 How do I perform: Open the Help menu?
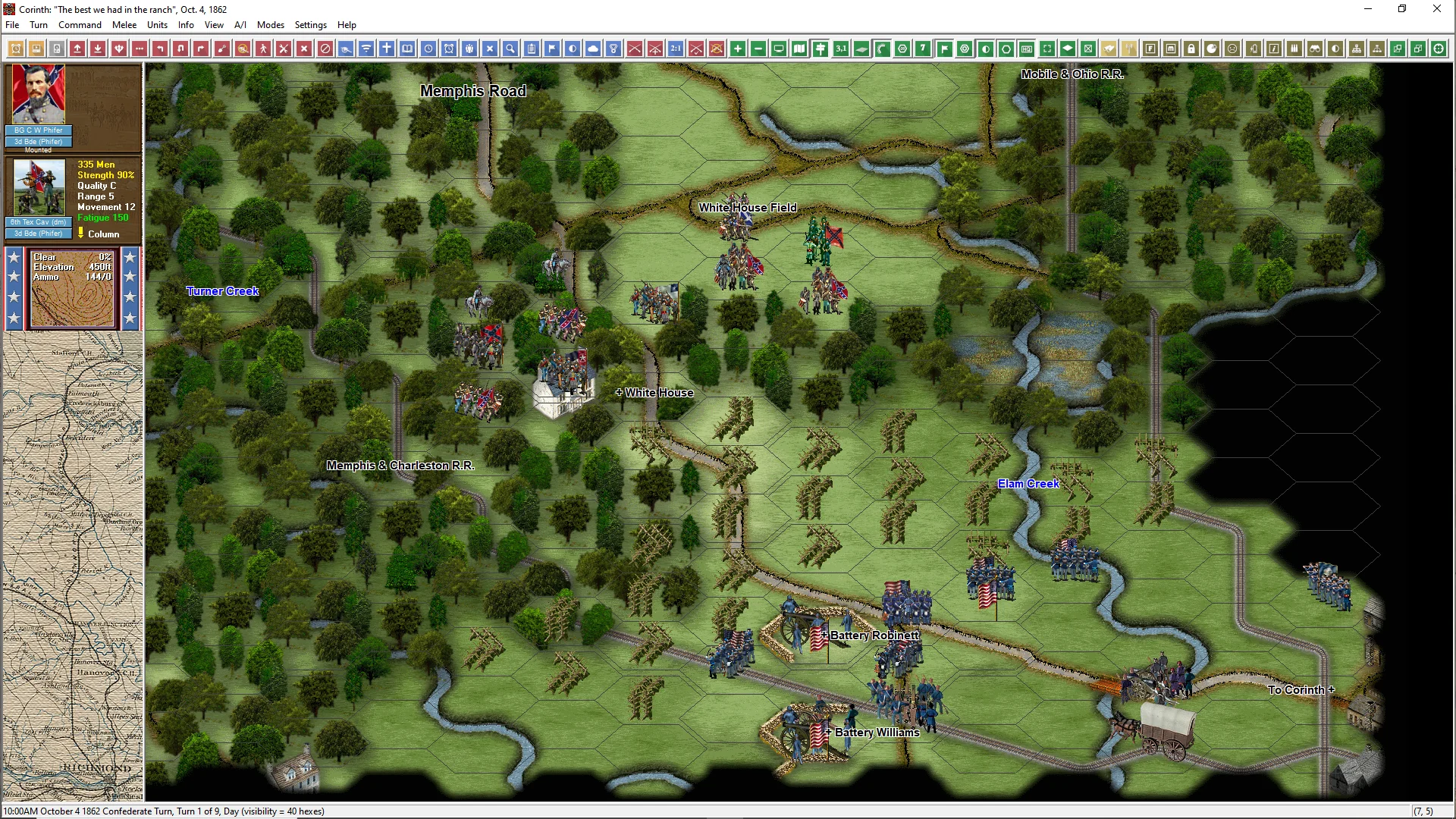click(x=347, y=25)
